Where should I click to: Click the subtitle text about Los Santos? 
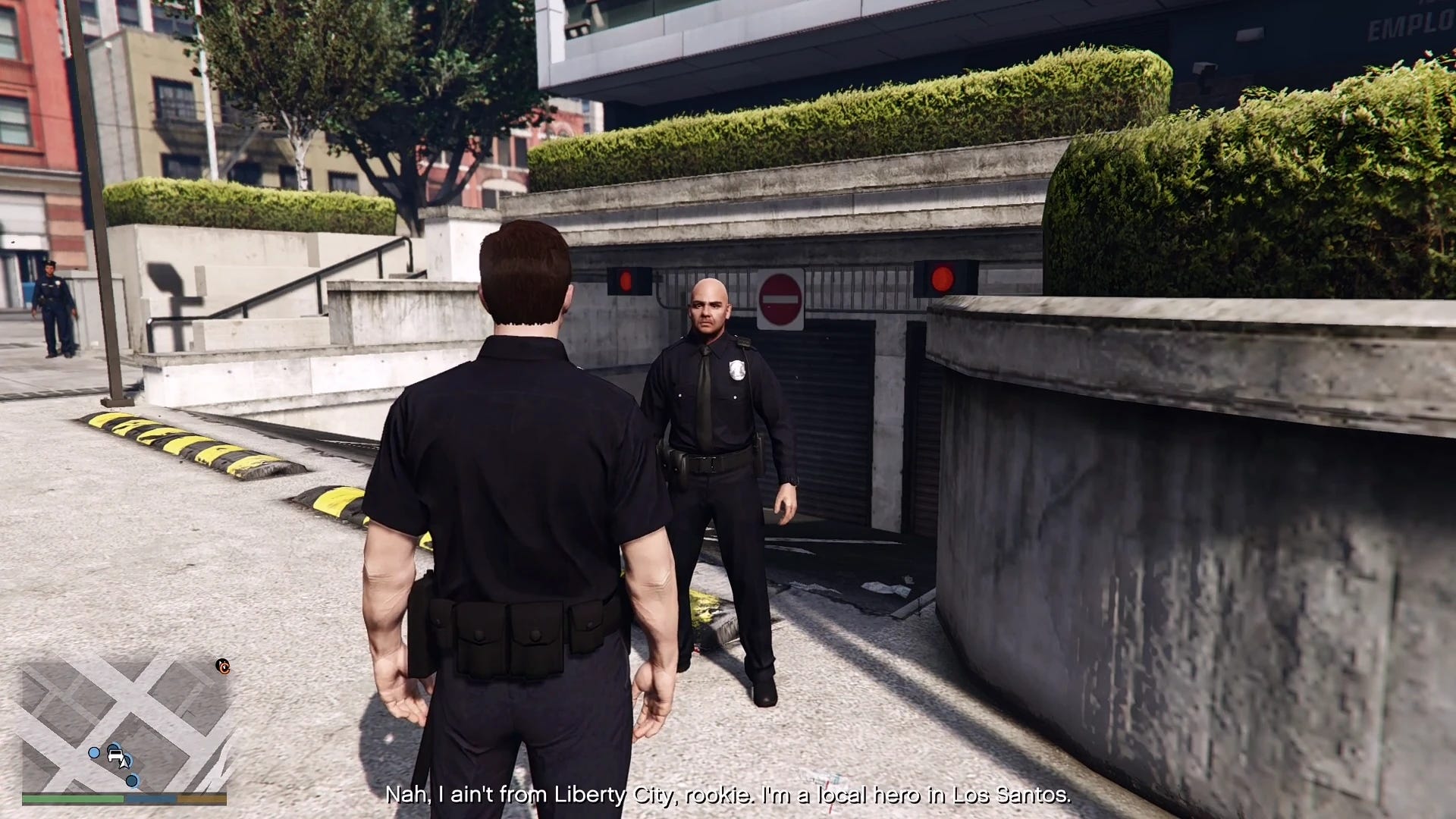point(728,797)
